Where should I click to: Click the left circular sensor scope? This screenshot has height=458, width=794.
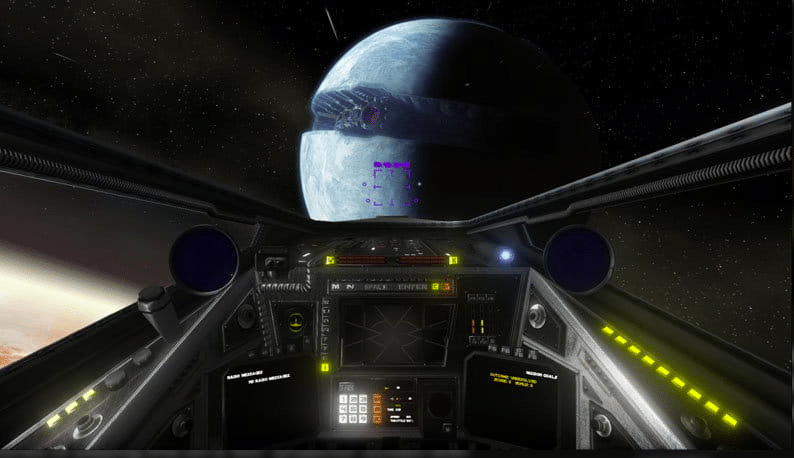203,258
